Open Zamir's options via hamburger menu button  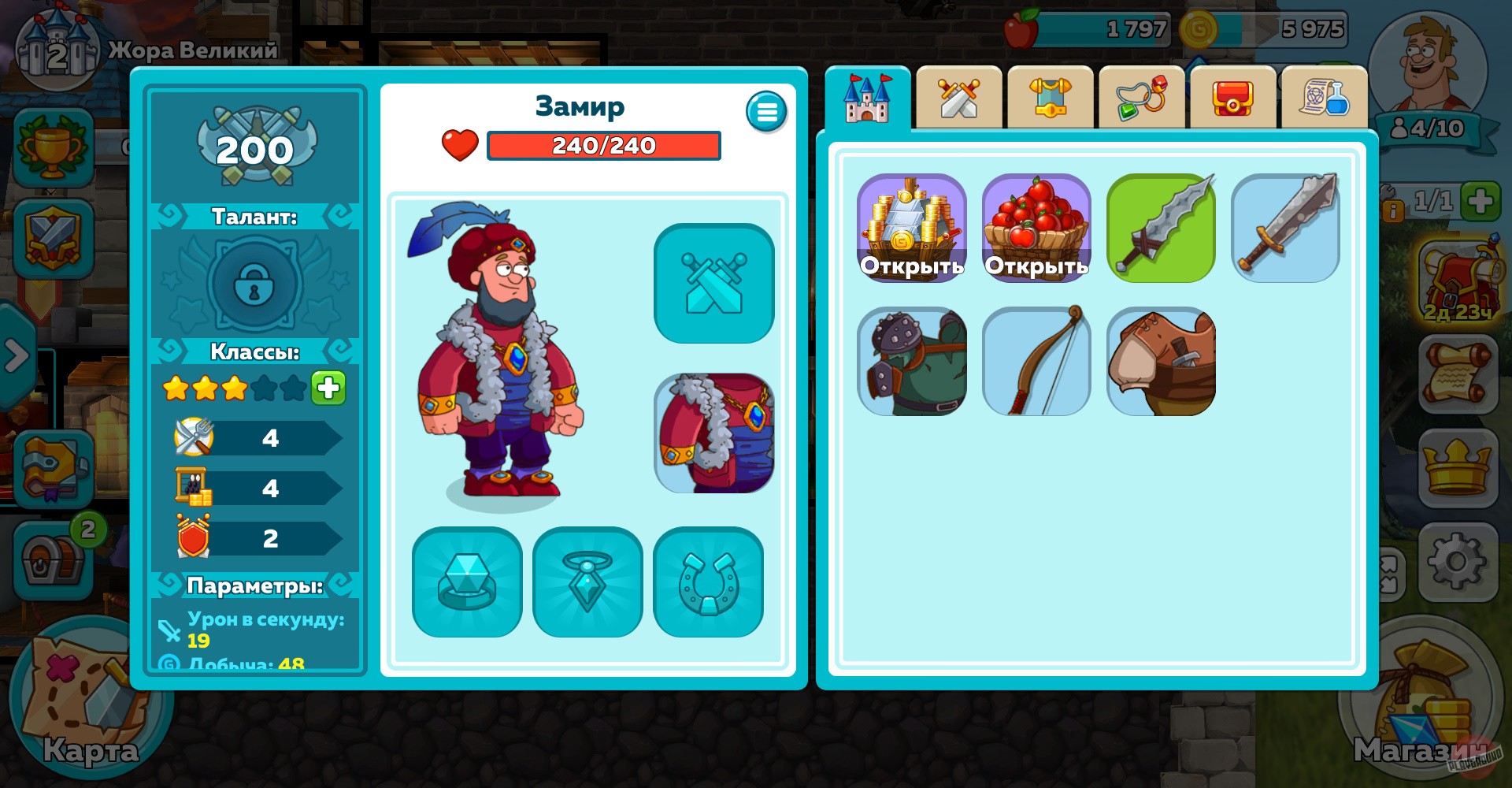pos(765,111)
